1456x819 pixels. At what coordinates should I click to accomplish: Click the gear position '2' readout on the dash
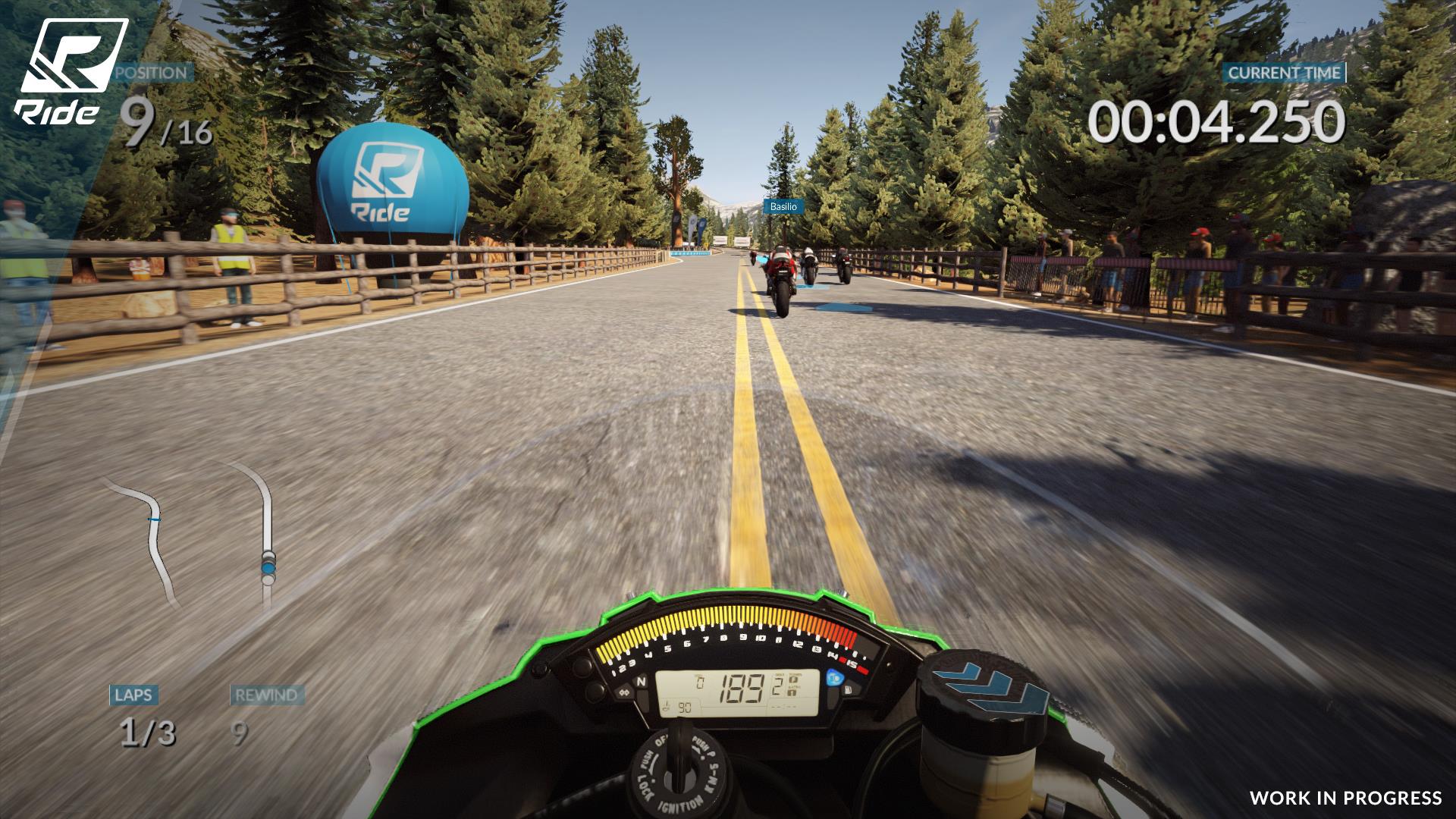[776, 685]
